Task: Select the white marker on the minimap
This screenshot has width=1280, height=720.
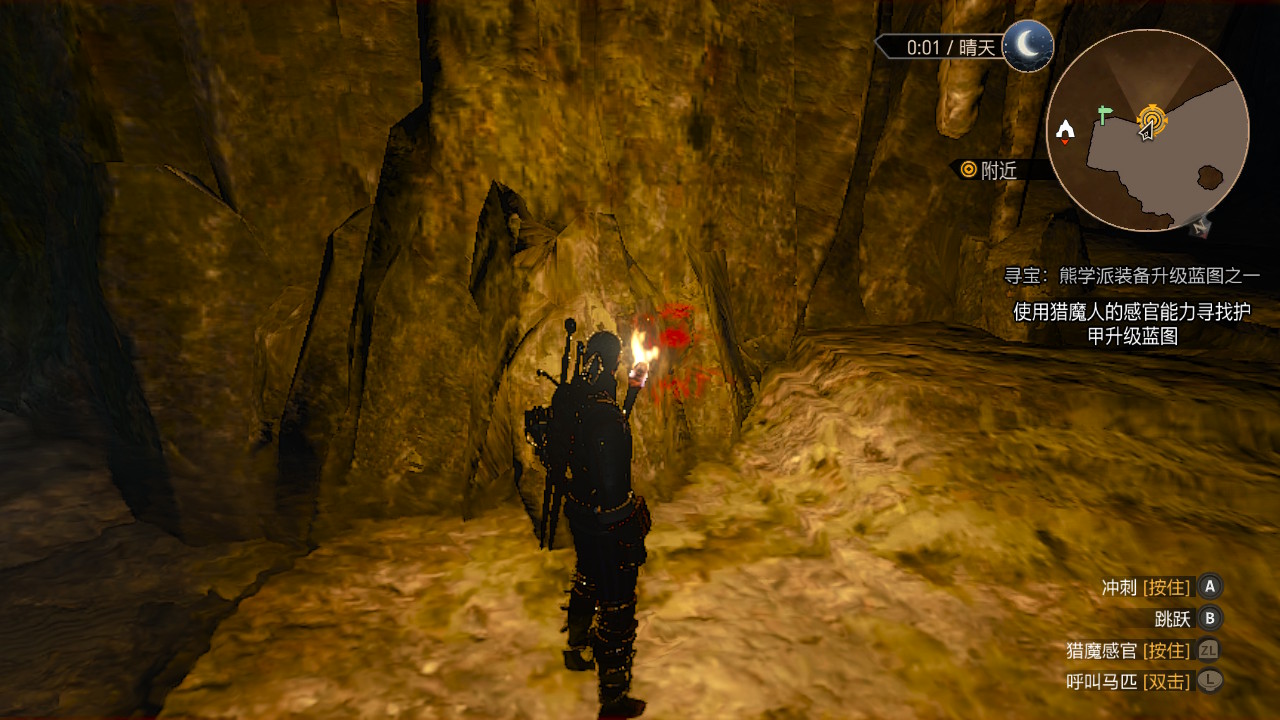Action: [x=1065, y=129]
